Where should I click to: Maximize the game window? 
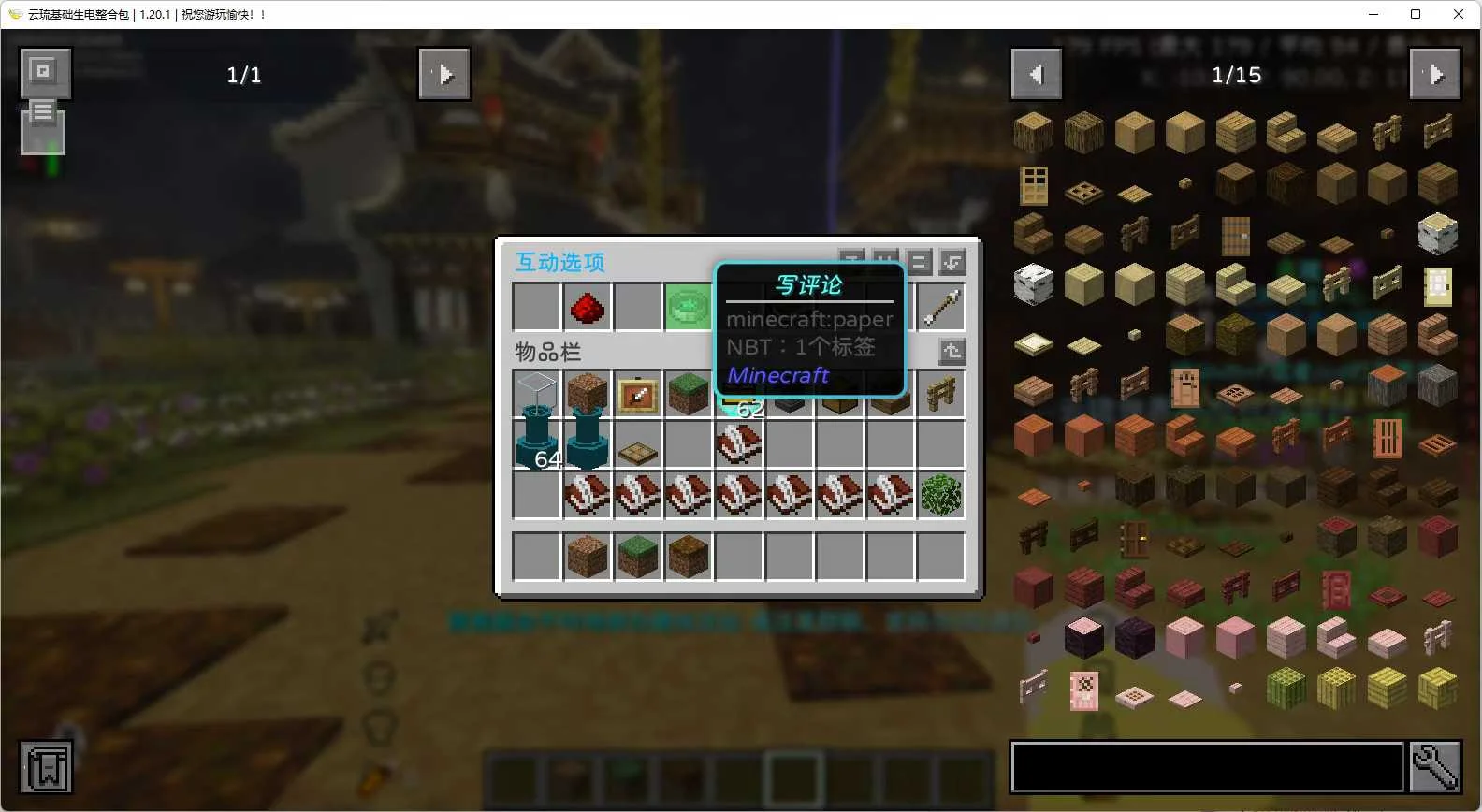(1416, 14)
